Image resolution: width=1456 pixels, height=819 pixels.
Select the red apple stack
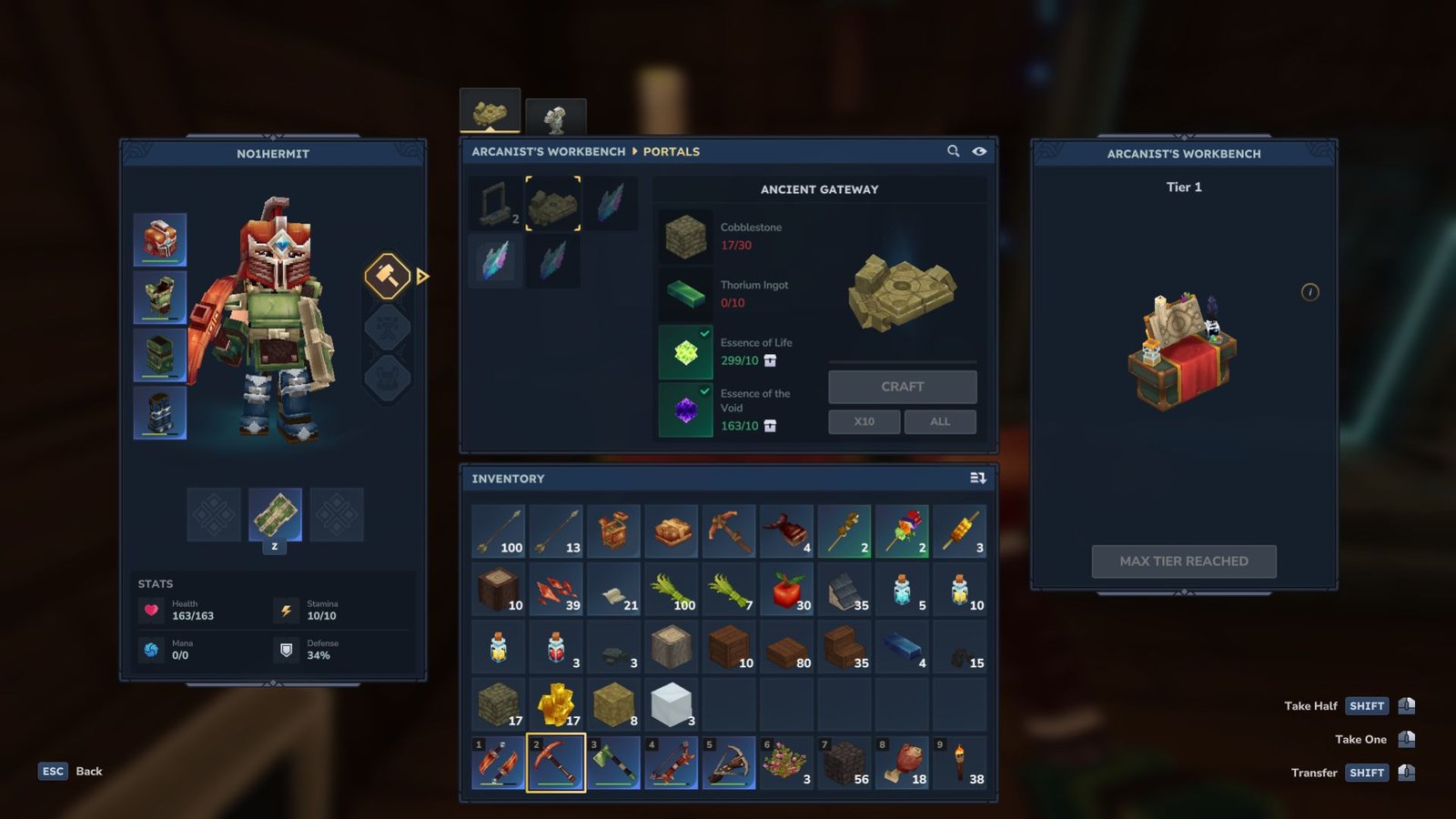(x=787, y=589)
